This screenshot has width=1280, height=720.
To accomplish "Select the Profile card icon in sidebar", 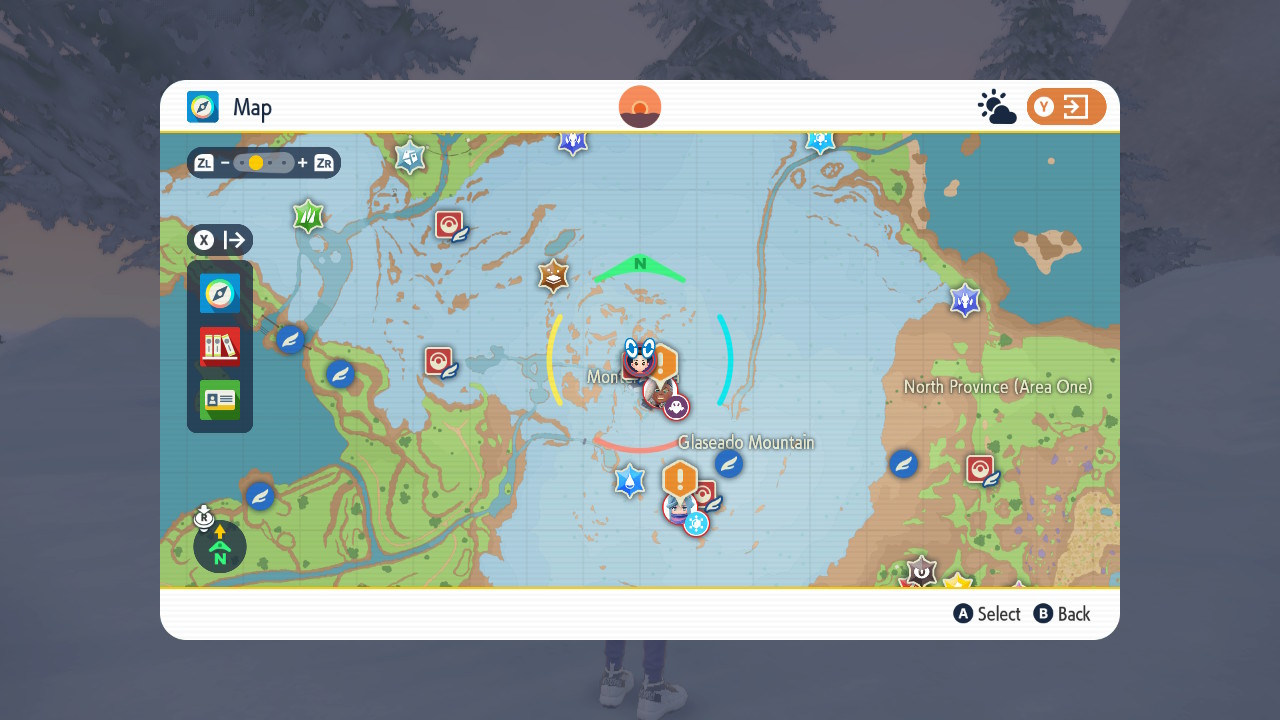I will [220, 401].
